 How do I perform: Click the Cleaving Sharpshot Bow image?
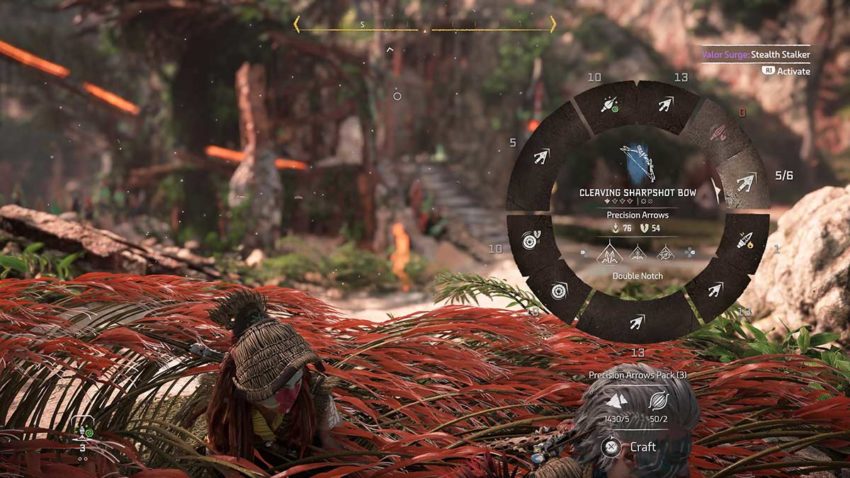636,161
